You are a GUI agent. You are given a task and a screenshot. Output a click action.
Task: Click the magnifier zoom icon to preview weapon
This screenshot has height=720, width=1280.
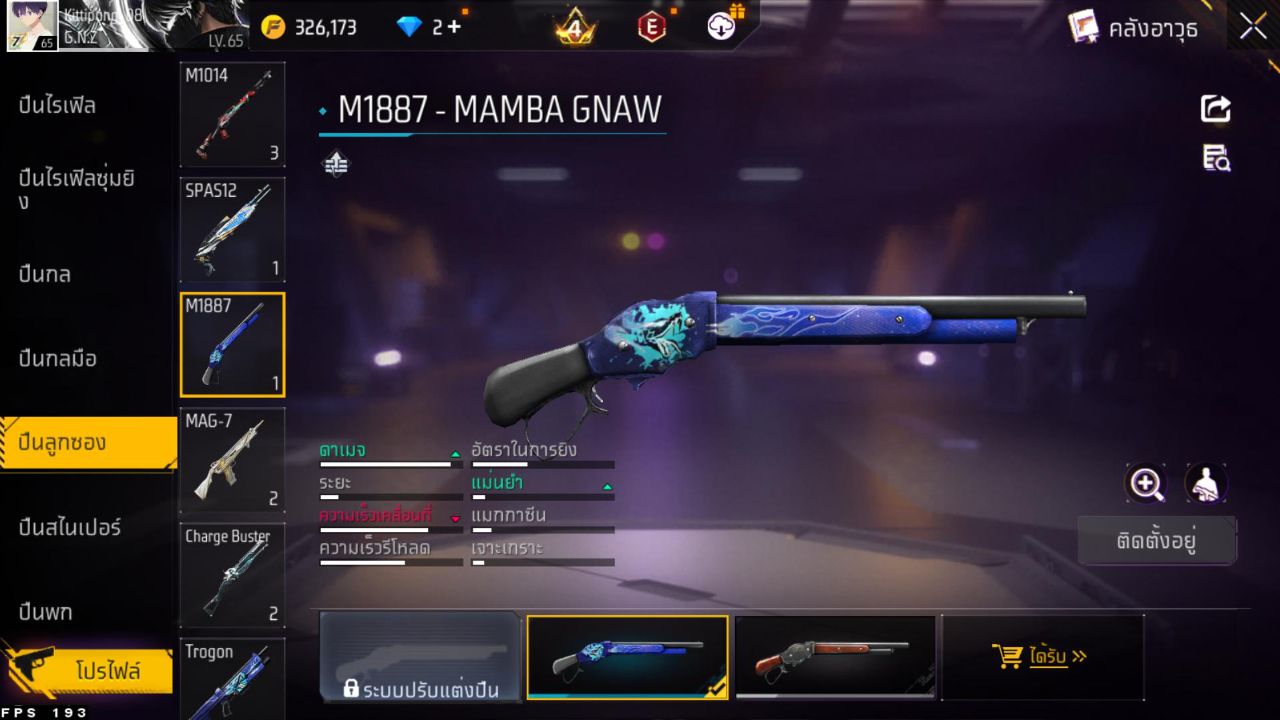click(x=1146, y=484)
